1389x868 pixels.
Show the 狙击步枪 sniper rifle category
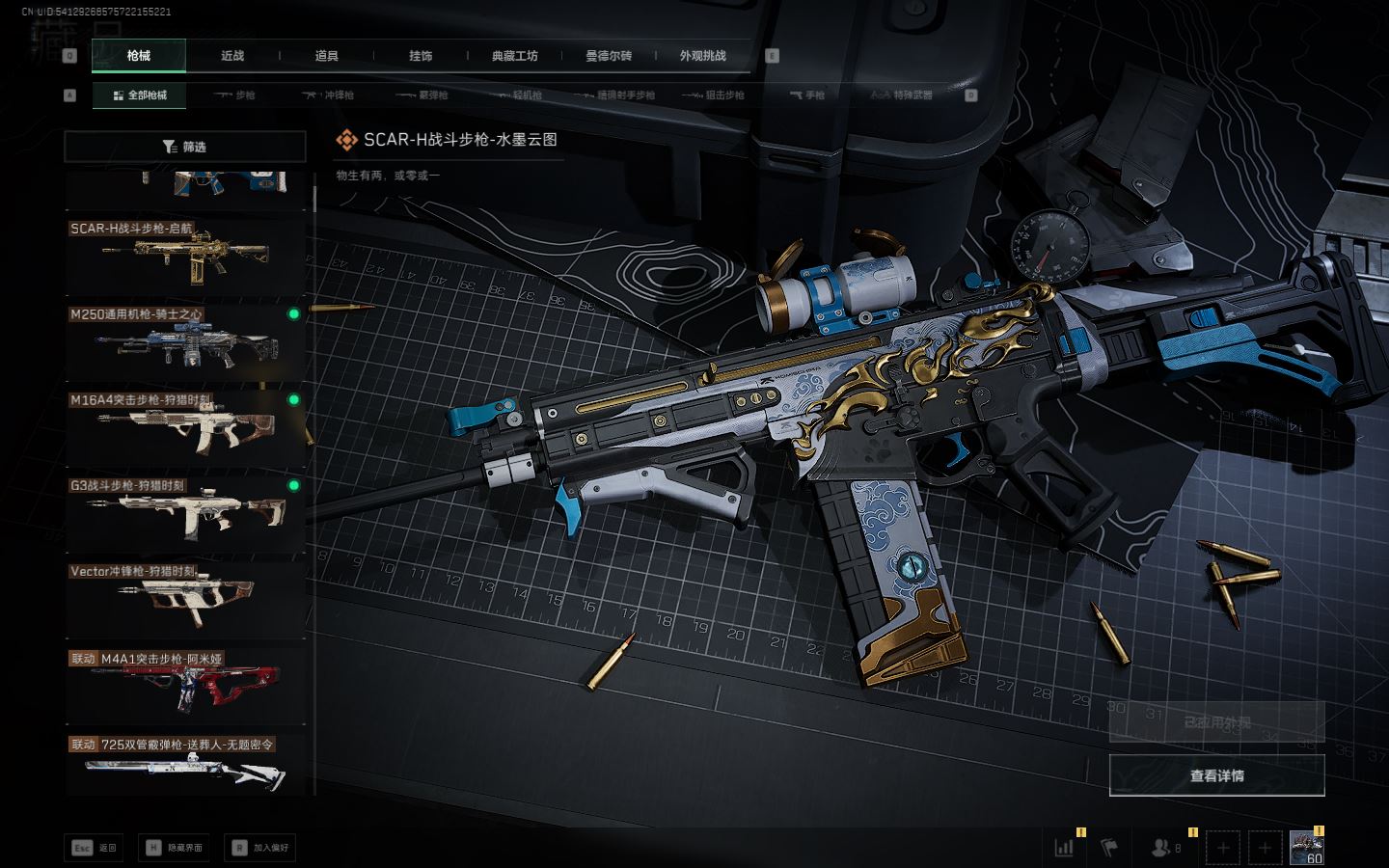pyautogui.click(x=714, y=95)
